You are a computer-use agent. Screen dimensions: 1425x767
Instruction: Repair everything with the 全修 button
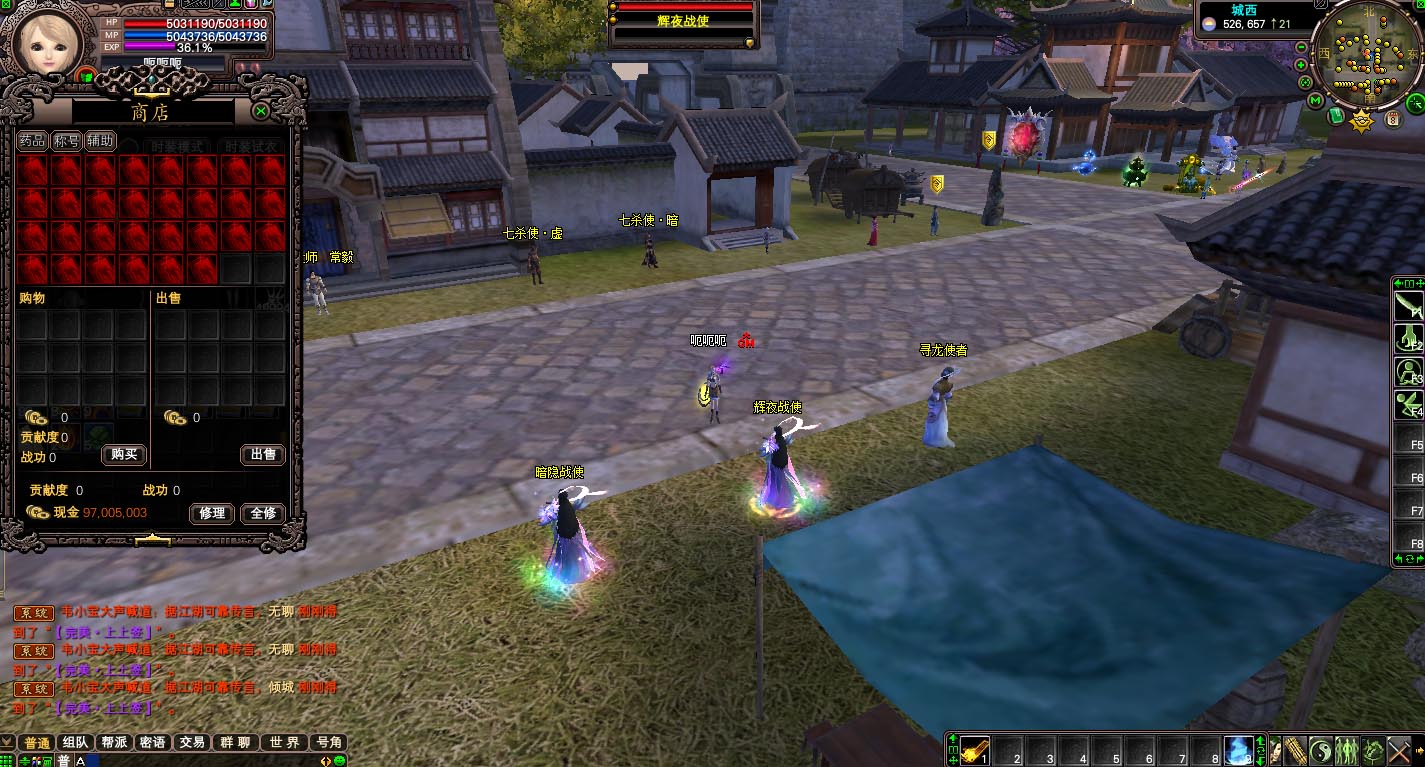(x=263, y=513)
